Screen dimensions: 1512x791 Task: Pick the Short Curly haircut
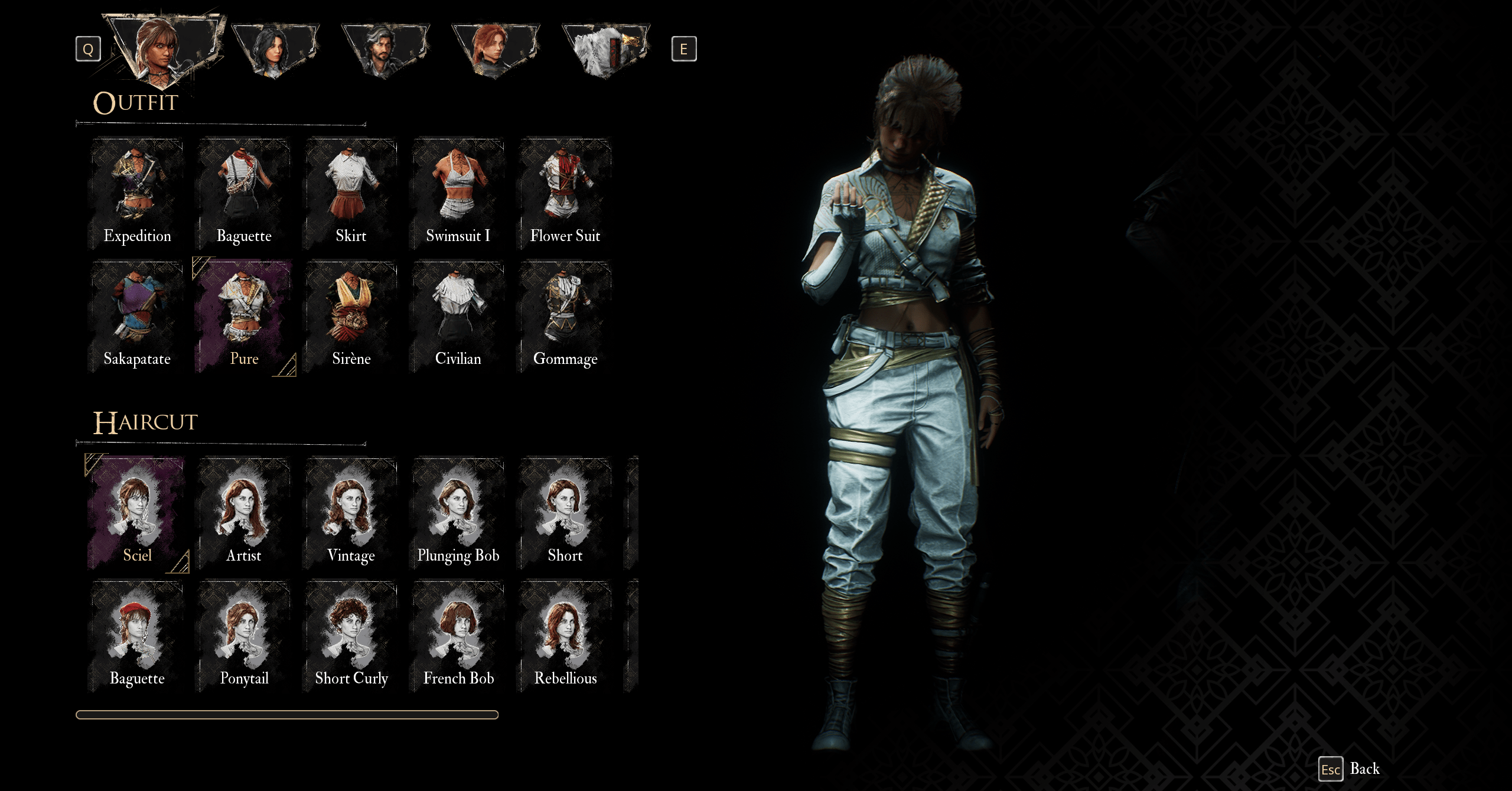pyautogui.click(x=351, y=636)
